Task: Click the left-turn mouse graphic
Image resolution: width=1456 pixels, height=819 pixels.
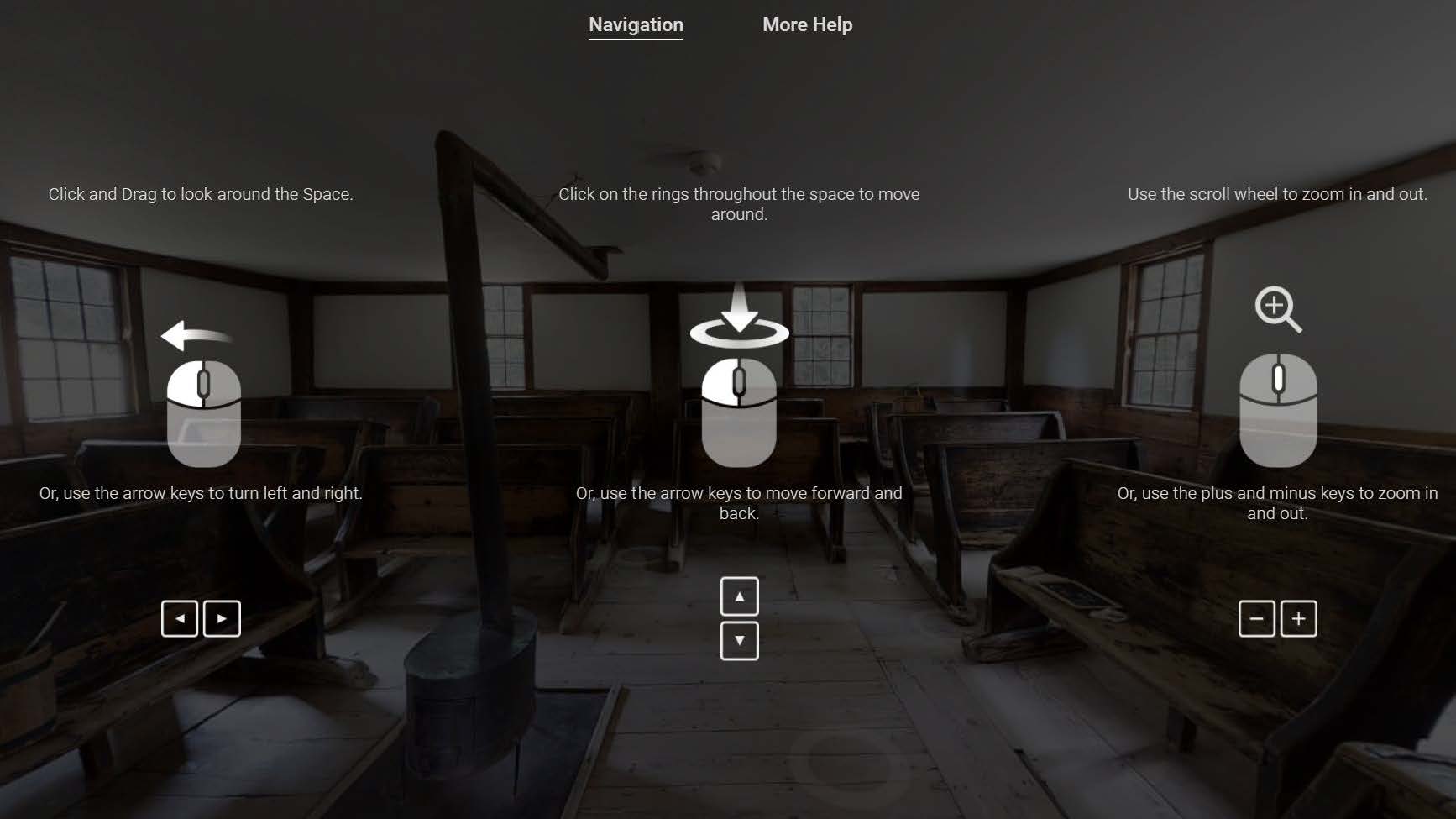Action: (x=203, y=412)
